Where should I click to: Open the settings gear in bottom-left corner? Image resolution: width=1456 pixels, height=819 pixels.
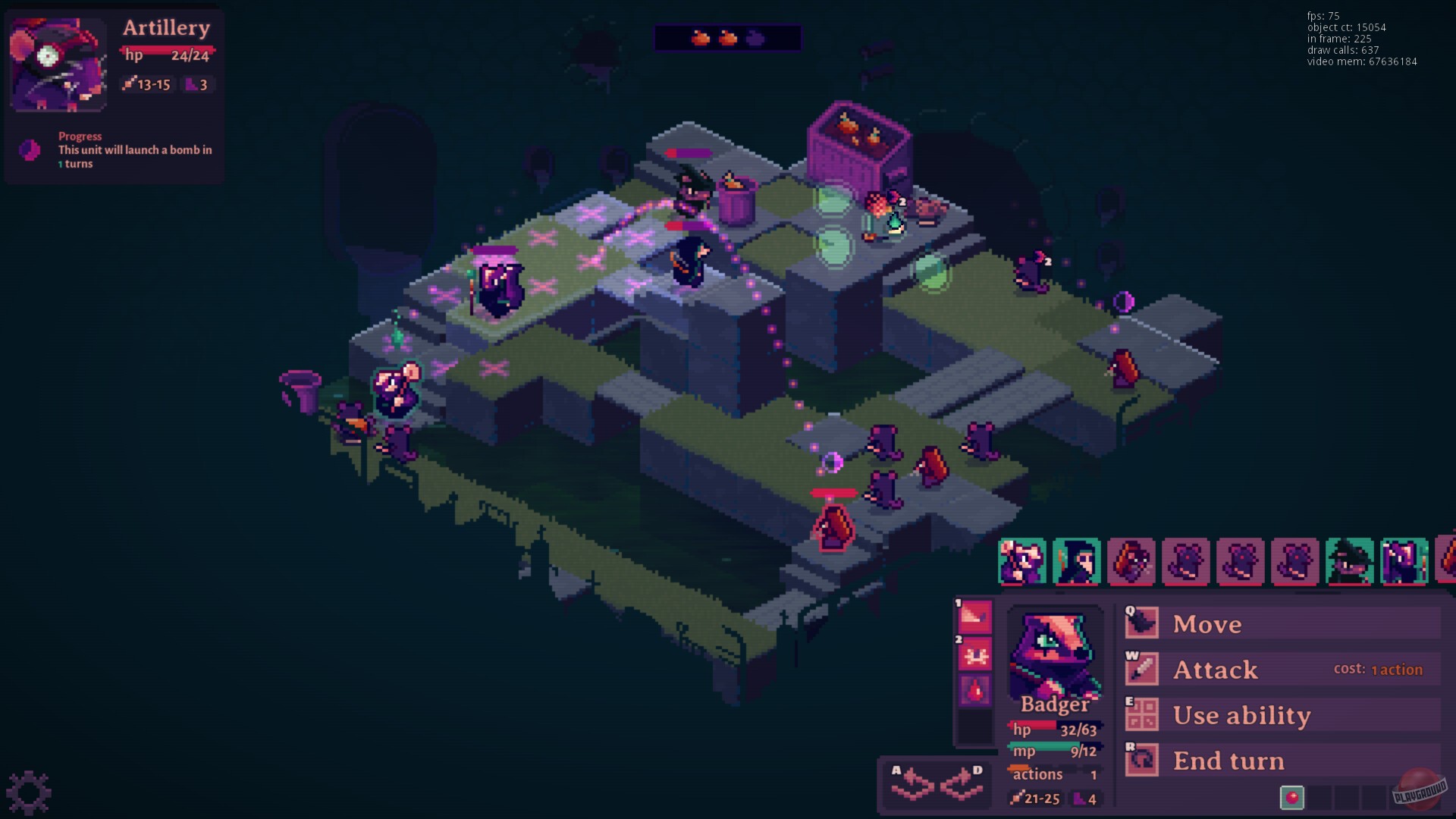(27, 791)
